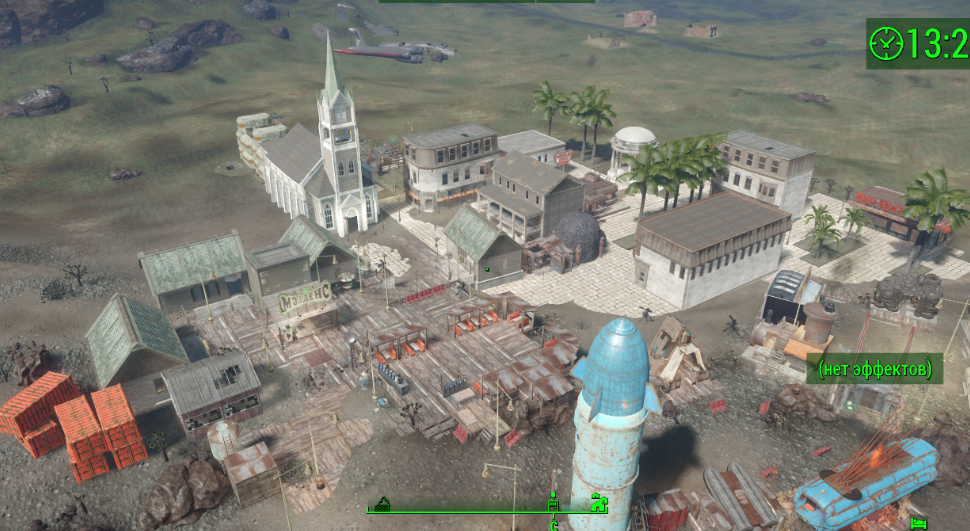Viewport: 970px width, 531px height.
Task: Click the campsite marker on the compass
Action: [381, 504]
